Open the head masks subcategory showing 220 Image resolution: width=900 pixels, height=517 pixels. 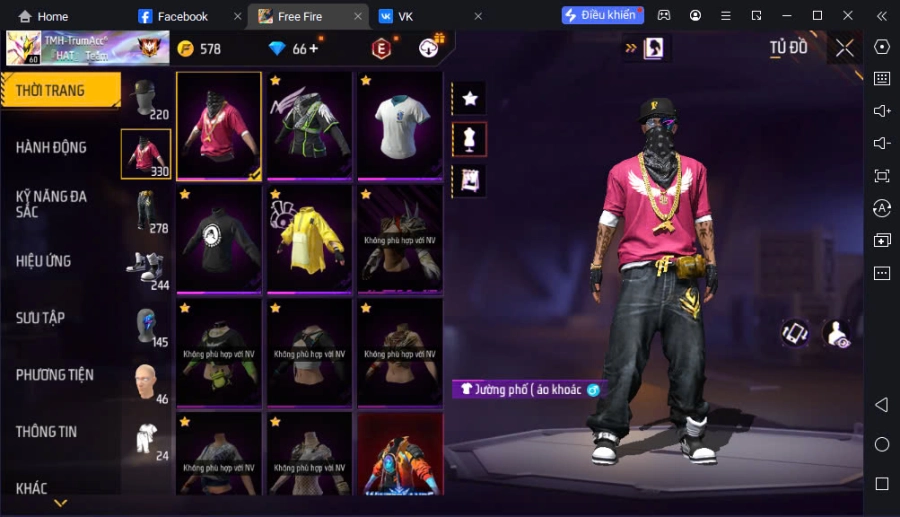[x=147, y=99]
